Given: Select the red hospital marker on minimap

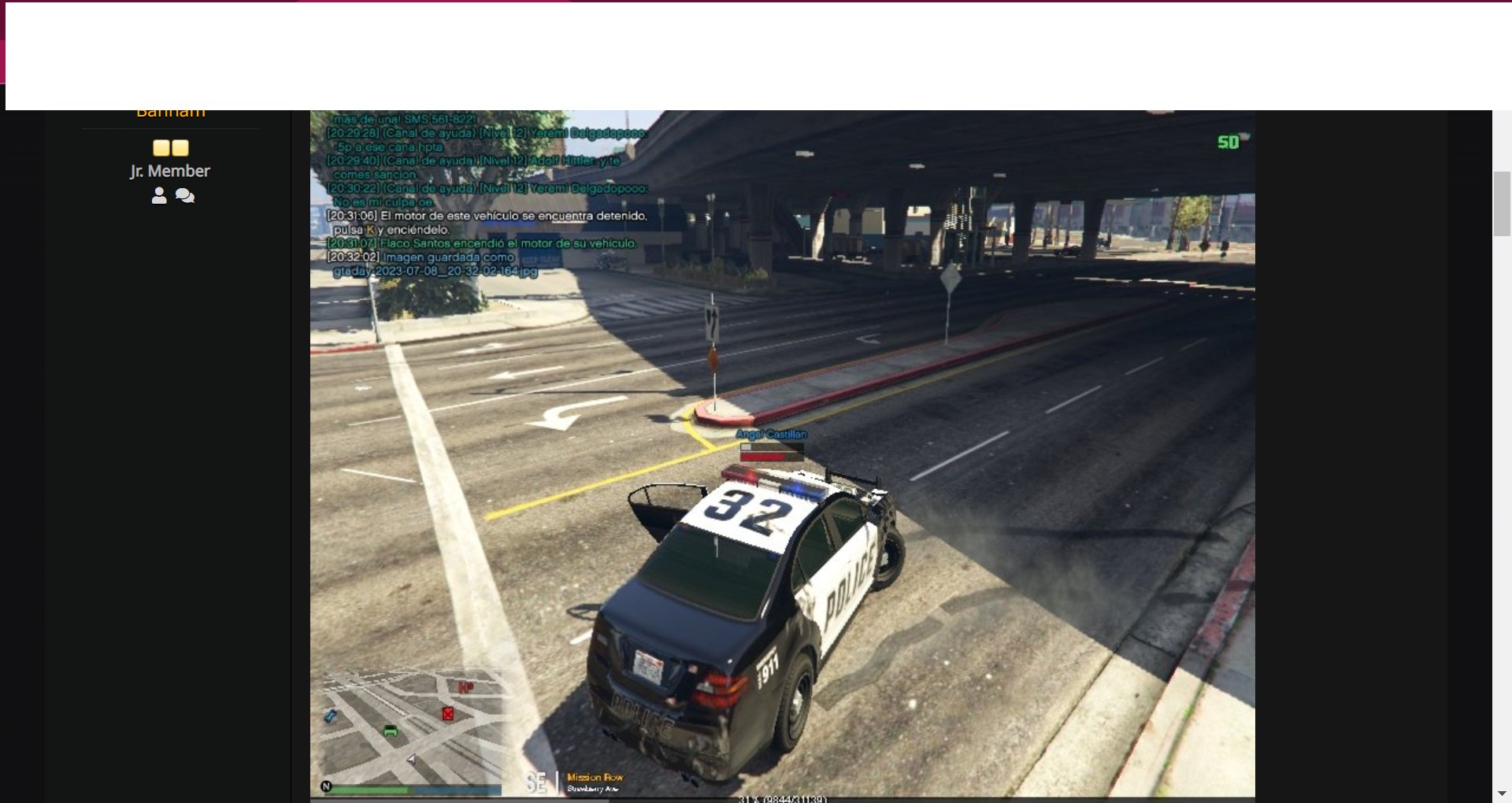Looking at the screenshot, I should (x=465, y=688).
